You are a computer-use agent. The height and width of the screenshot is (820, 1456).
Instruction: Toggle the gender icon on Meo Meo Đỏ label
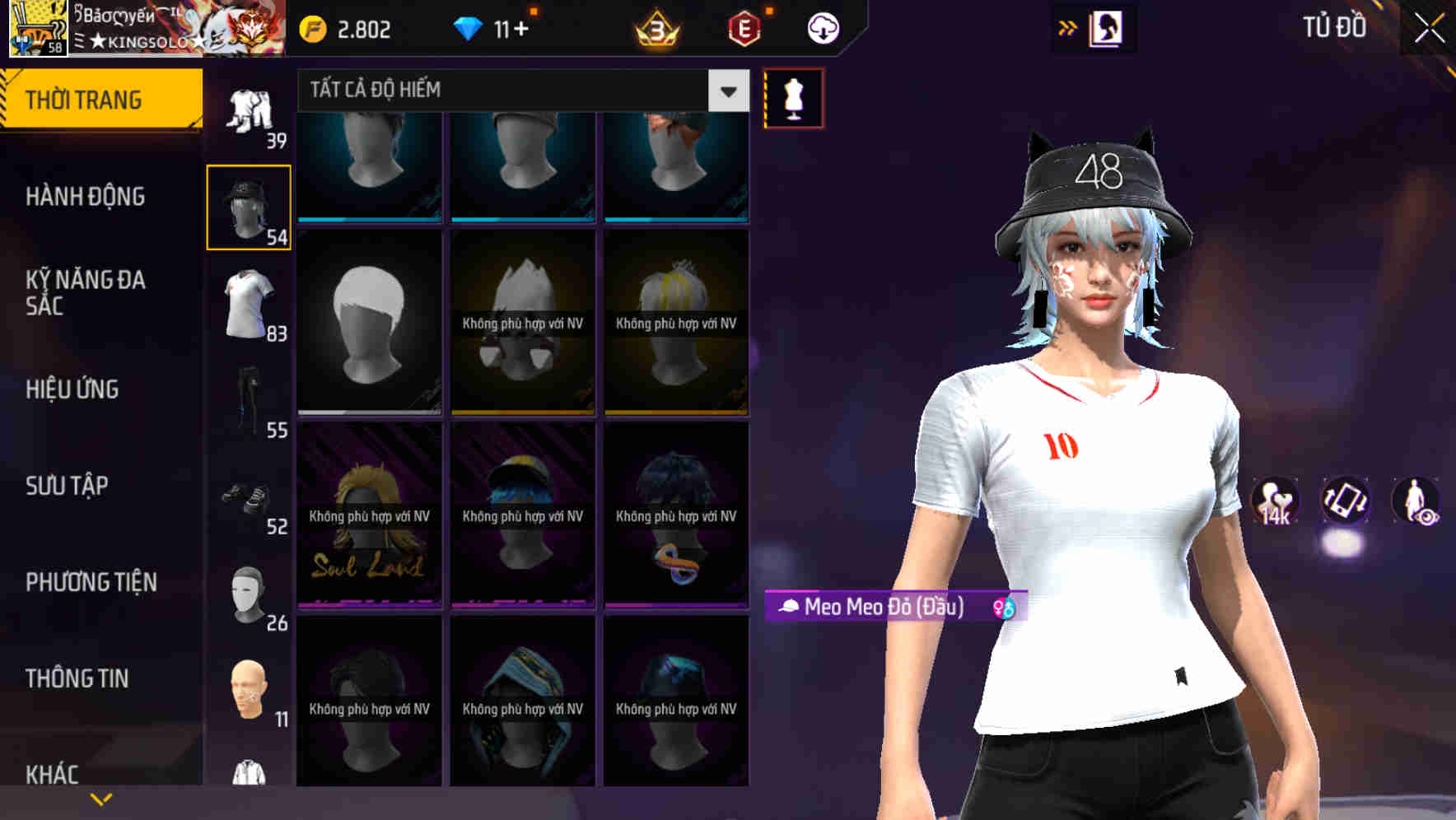pyautogui.click(x=1001, y=609)
